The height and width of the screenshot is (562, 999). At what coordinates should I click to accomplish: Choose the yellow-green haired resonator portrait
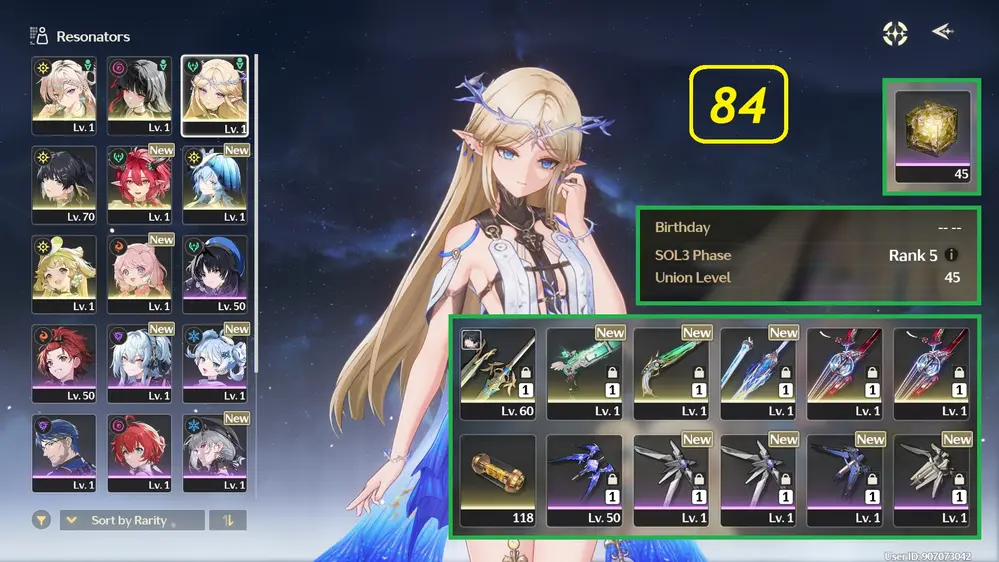click(x=64, y=273)
